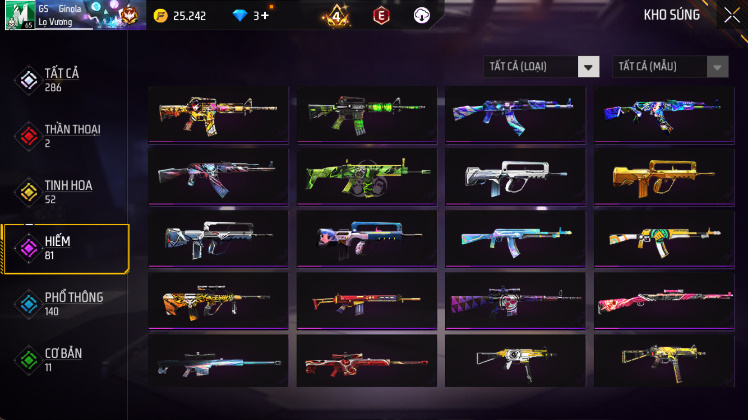Screen dimensions: 748x420
Task: Expand the Tất Cả (Mẫu) dropdown
Action: point(670,67)
